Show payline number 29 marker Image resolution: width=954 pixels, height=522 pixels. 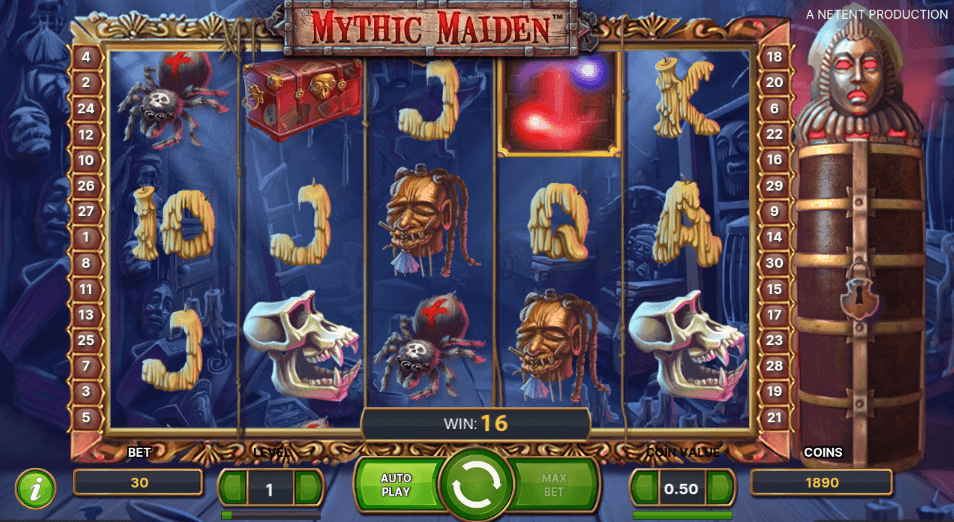(773, 186)
